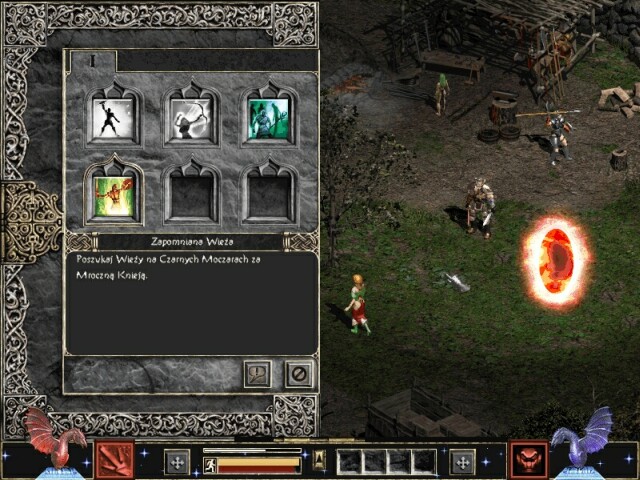Play the quest speech bubble button

(258, 374)
